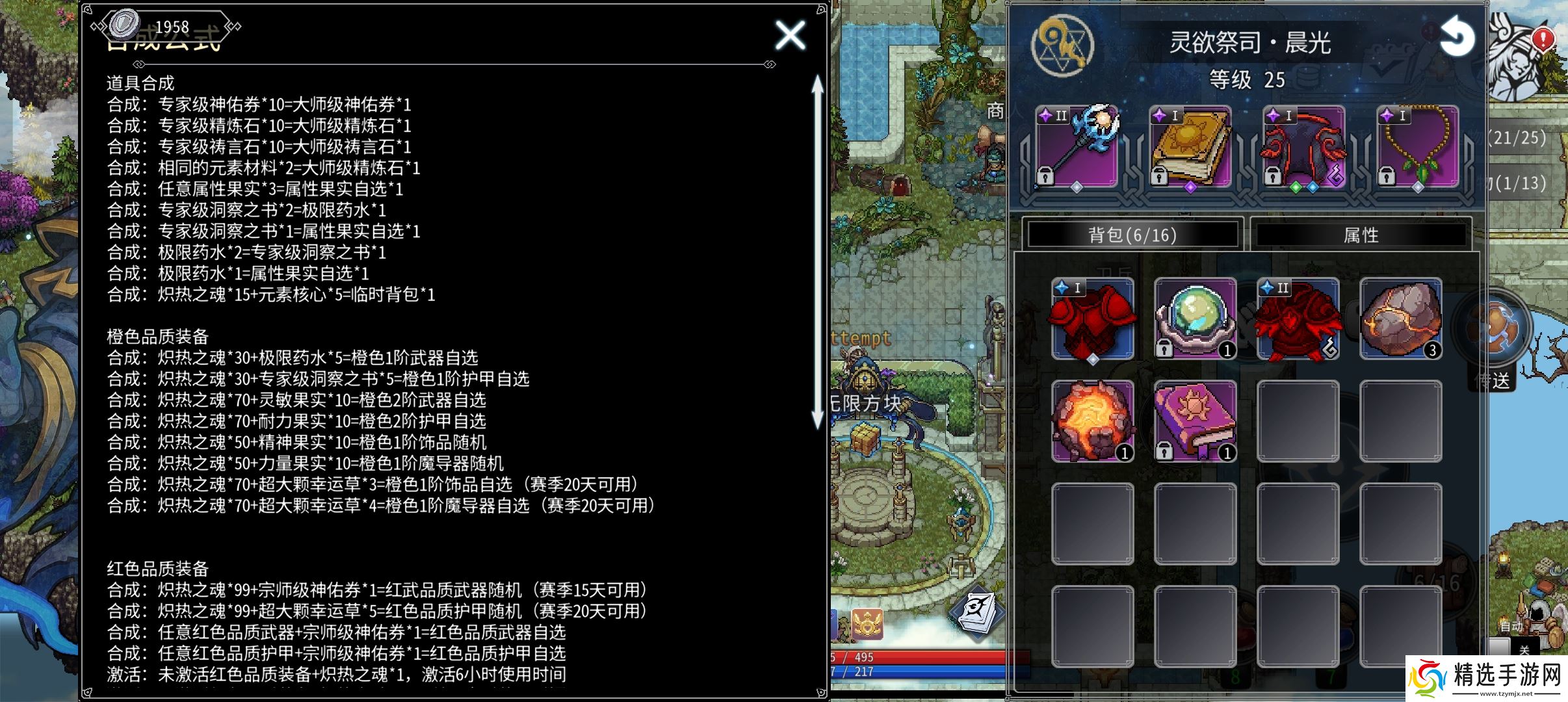Pick the glowing orb item in inventory
This screenshot has width=1568, height=702.
point(1195,318)
